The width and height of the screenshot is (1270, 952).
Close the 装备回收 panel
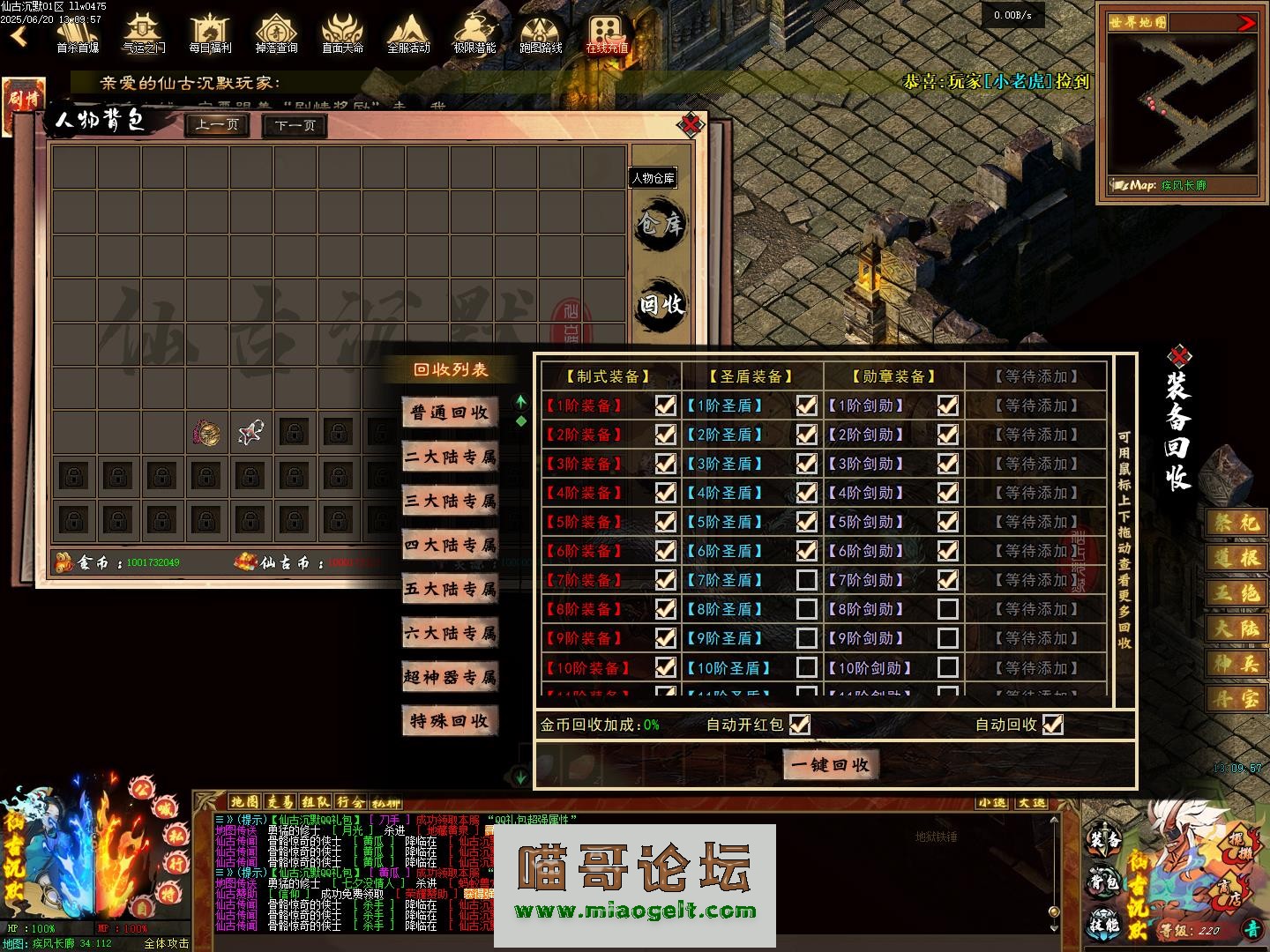[x=1179, y=357]
